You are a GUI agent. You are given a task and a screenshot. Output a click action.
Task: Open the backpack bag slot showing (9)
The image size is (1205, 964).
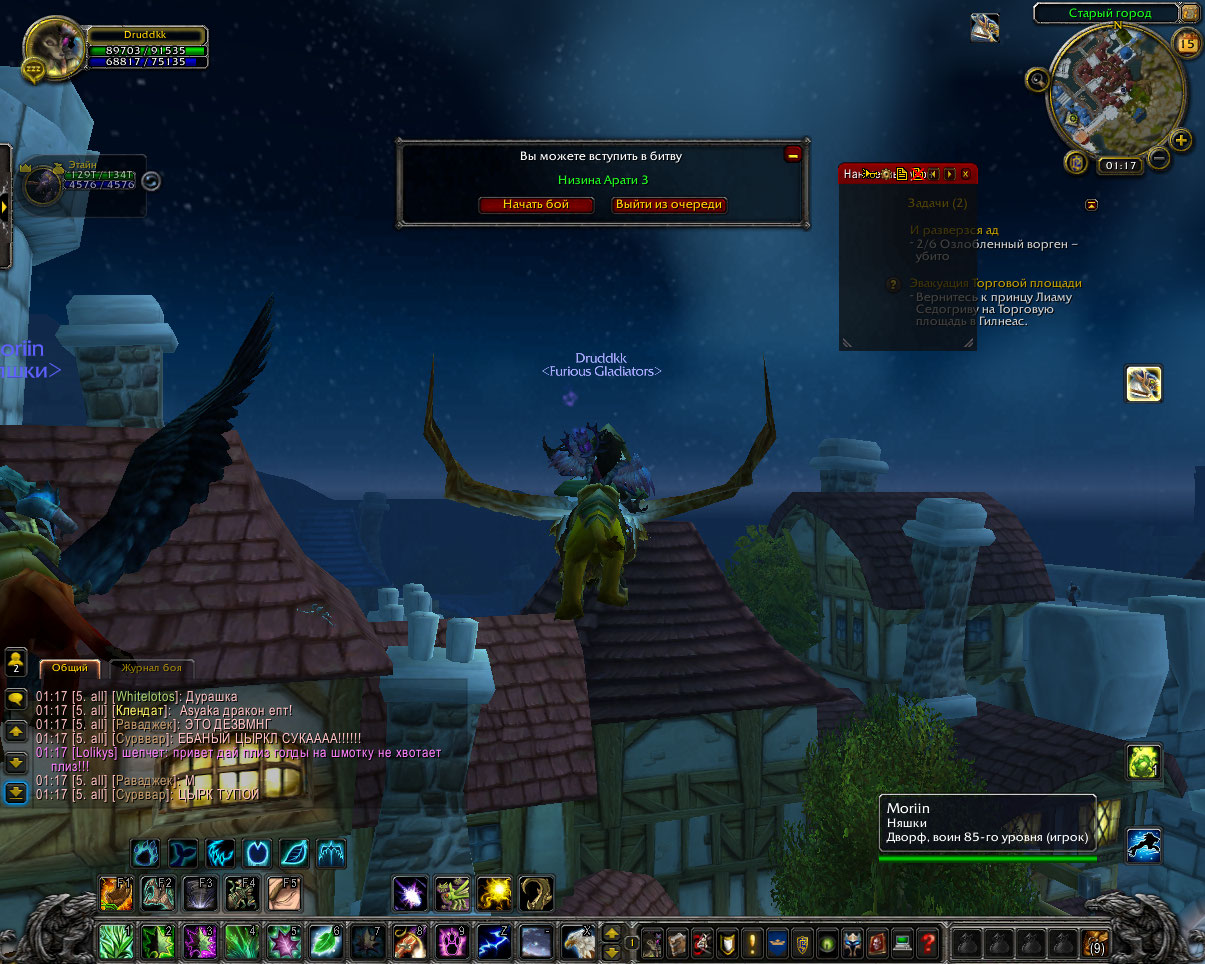point(1095,942)
